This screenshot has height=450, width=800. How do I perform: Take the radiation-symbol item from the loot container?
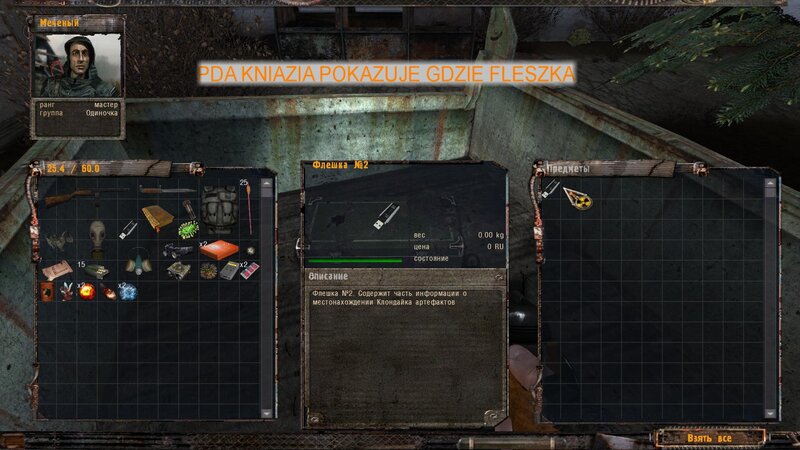tap(578, 197)
